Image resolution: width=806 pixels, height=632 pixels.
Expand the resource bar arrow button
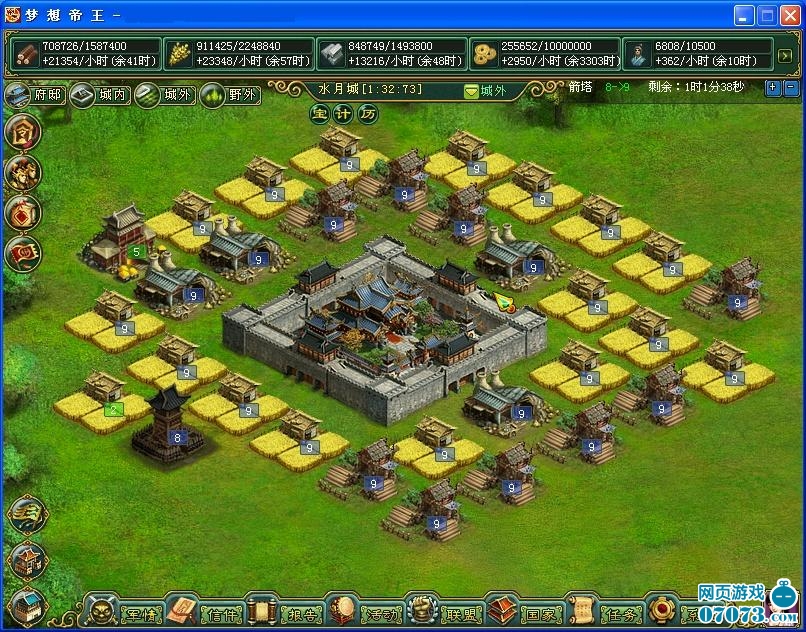click(785, 55)
